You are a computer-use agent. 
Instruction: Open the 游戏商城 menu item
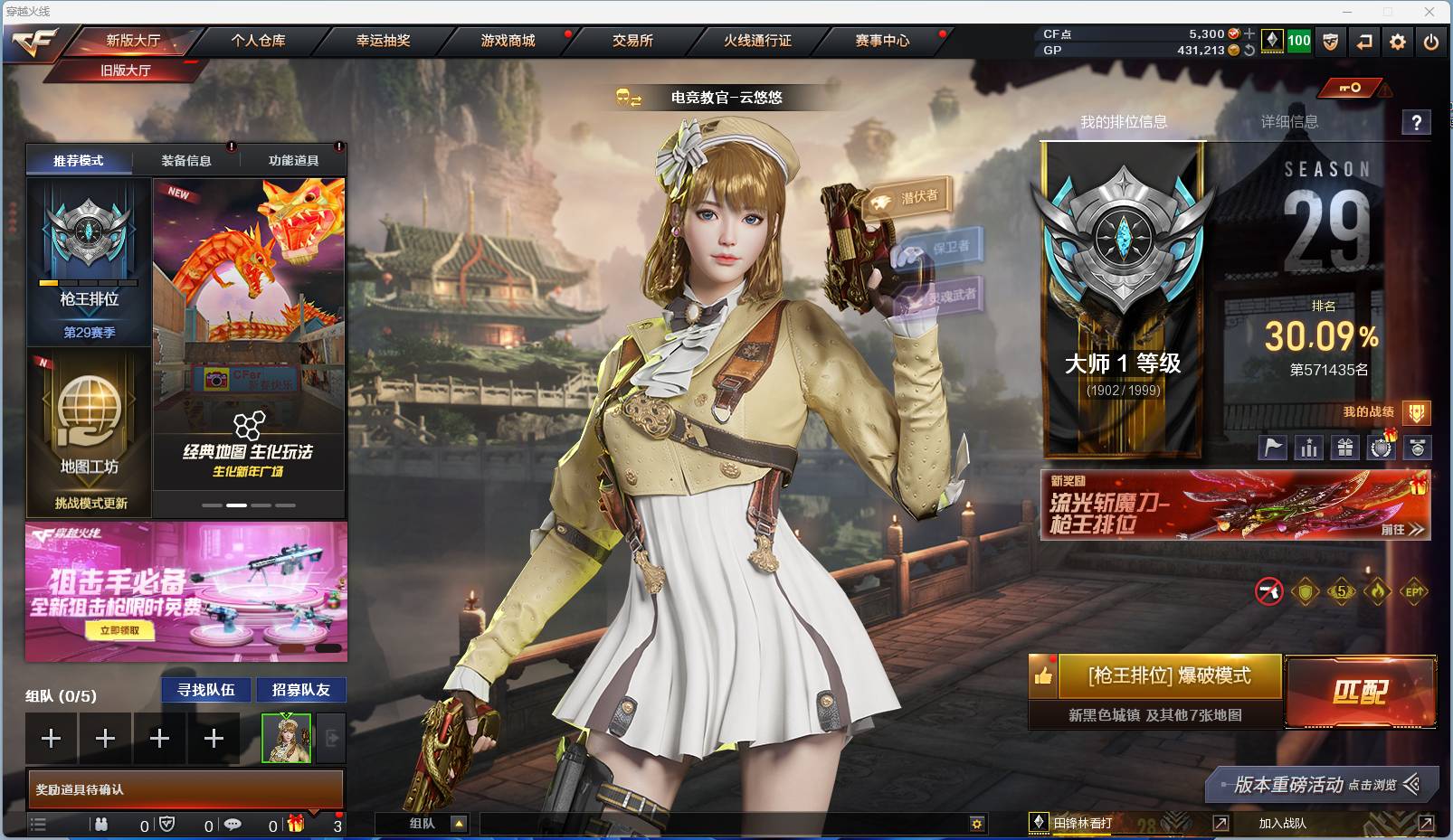[x=506, y=41]
